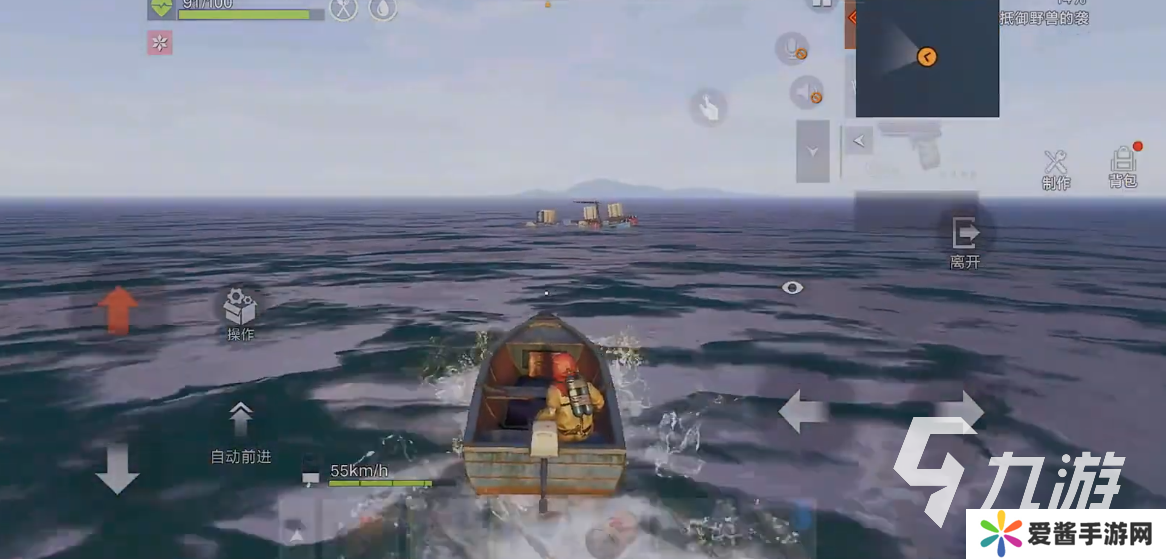Tap the pointing hand gesture icon
The image size is (1166, 559).
[x=708, y=107]
